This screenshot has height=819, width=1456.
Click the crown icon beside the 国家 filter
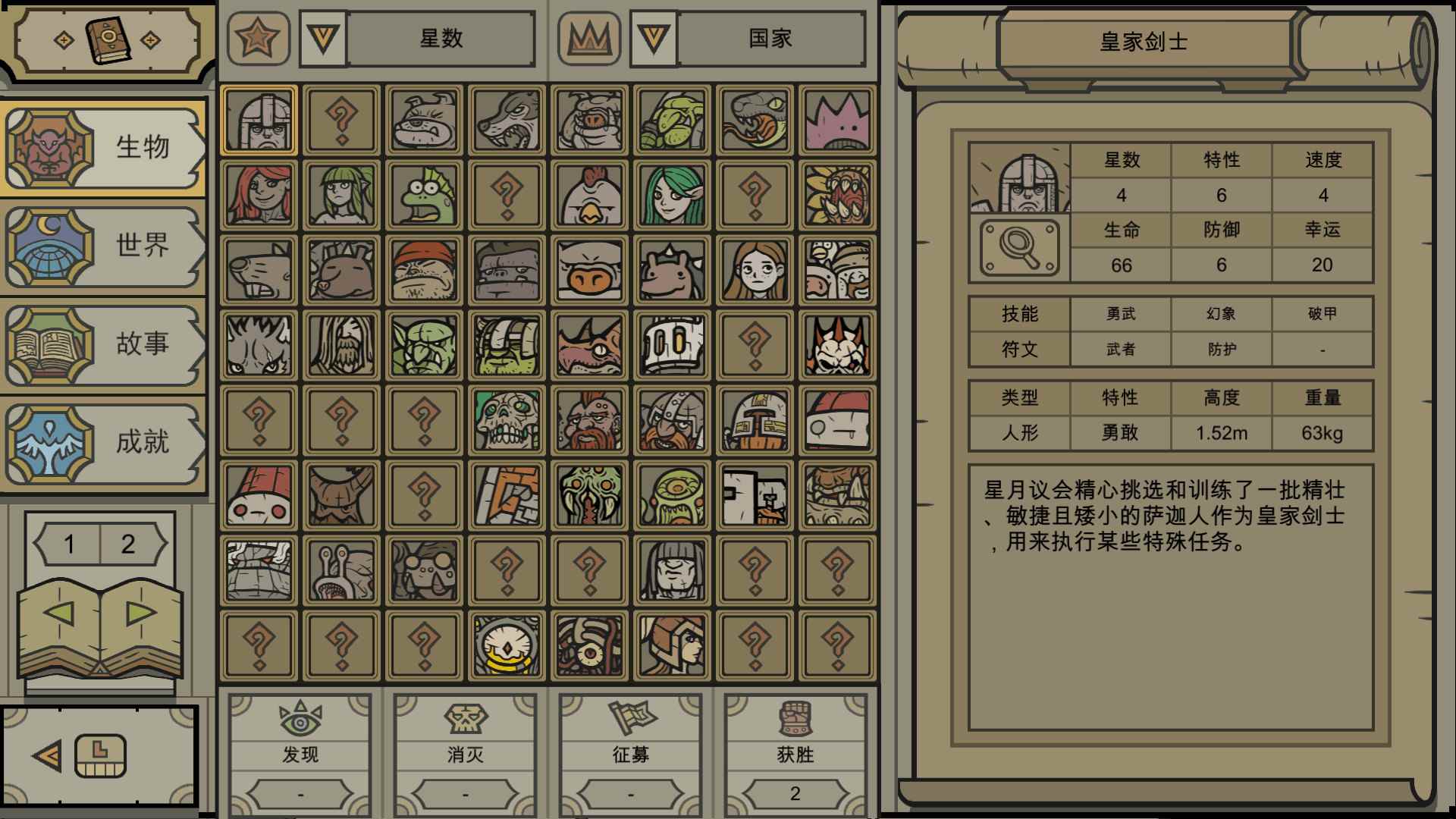coord(590,39)
